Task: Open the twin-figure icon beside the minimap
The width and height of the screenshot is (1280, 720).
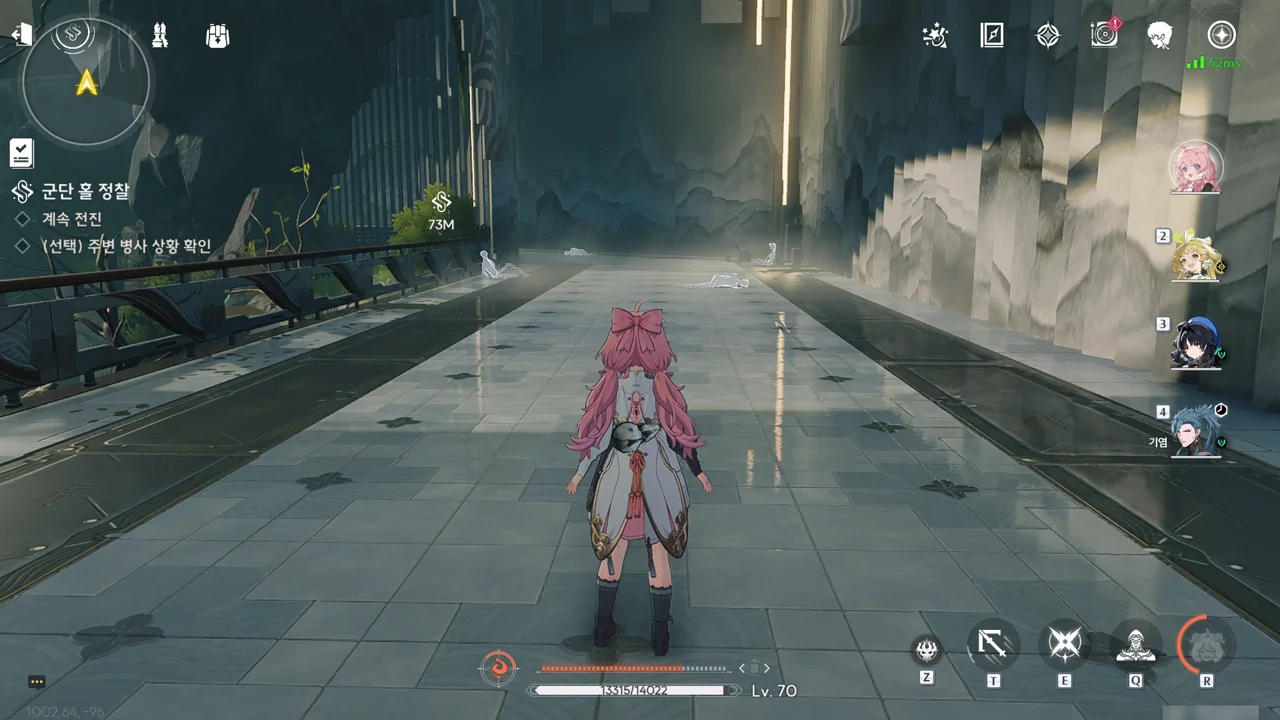Action: pyautogui.click(x=159, y=35)
